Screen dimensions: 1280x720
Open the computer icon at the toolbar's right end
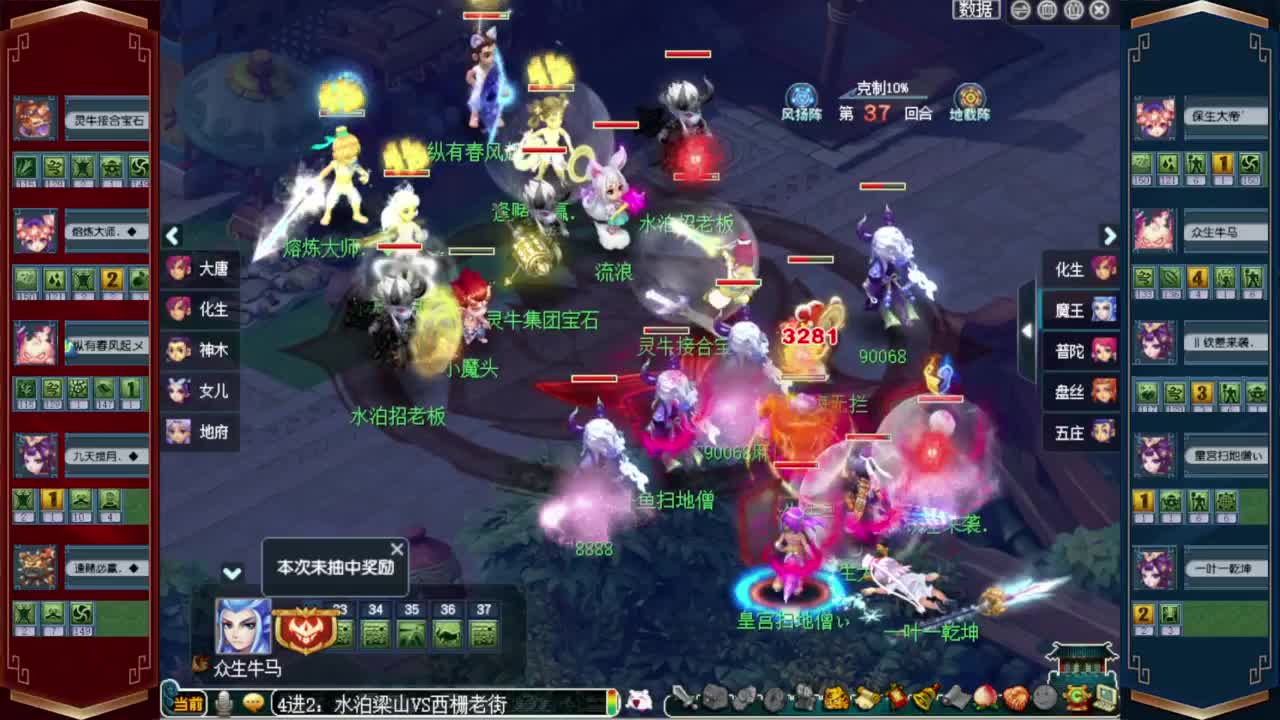click(1106, 700)
